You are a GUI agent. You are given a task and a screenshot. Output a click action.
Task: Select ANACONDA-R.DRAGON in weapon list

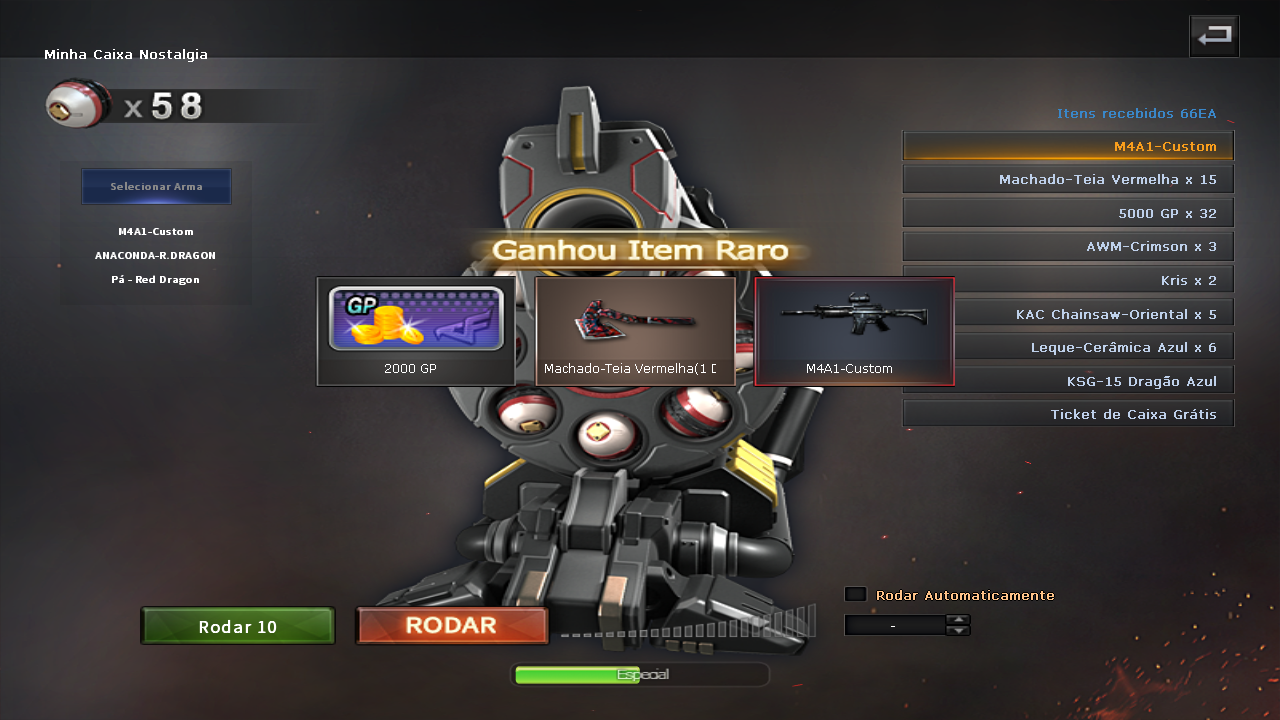[156, 255]
